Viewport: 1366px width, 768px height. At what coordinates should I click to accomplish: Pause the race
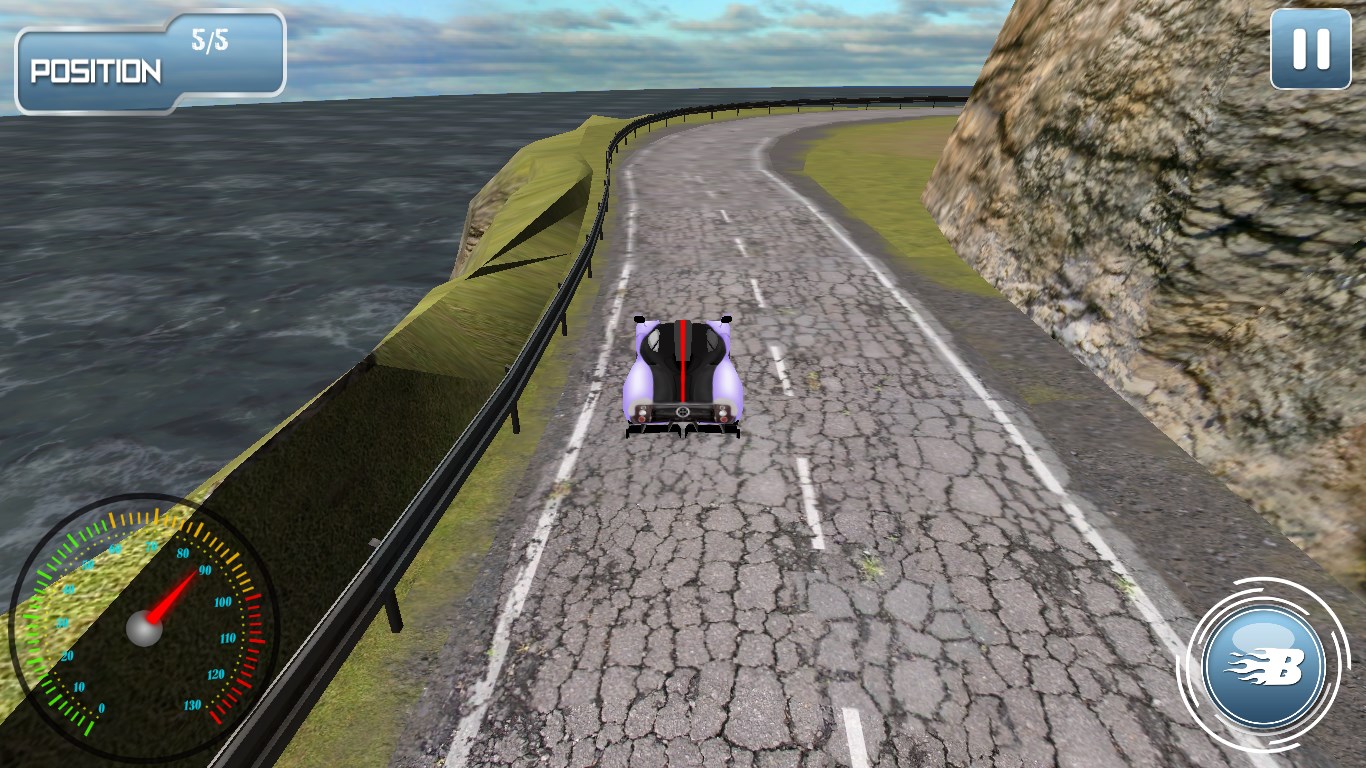pos(1310,49)
